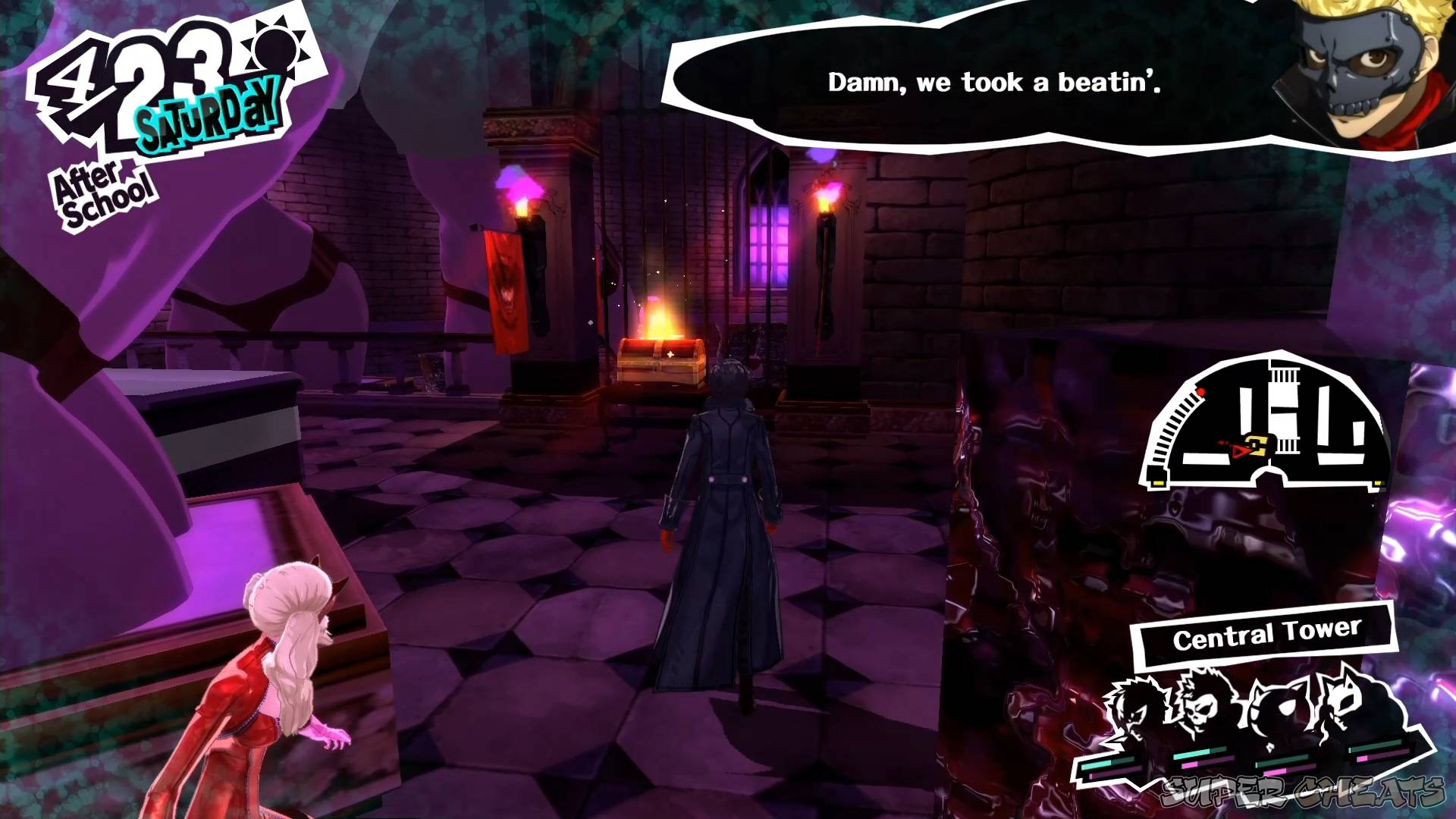Expand the dialogue speech bubble
The image size is (1456, 819).
pyautogui.click(x=986, y=83)
